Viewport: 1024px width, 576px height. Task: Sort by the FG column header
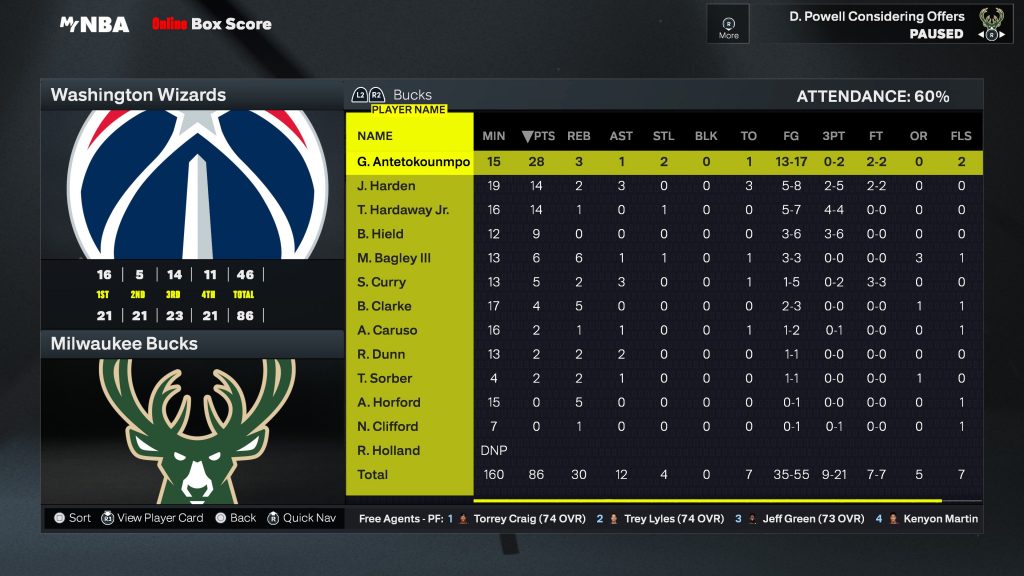tap(791, 136)
